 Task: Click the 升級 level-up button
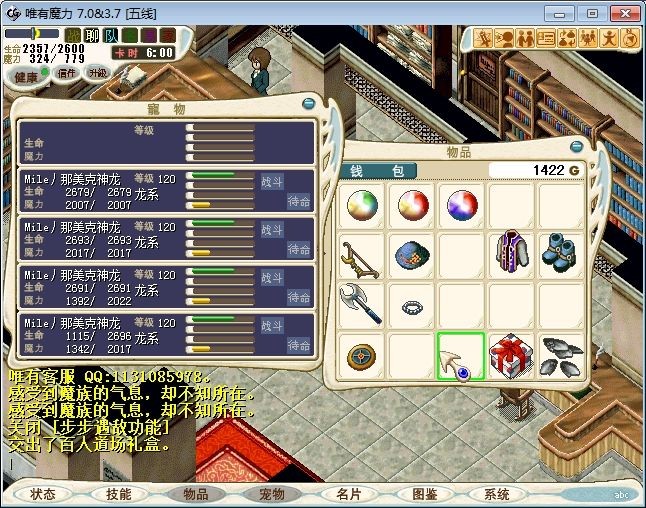pyautogui.click(x=98, y=73)
